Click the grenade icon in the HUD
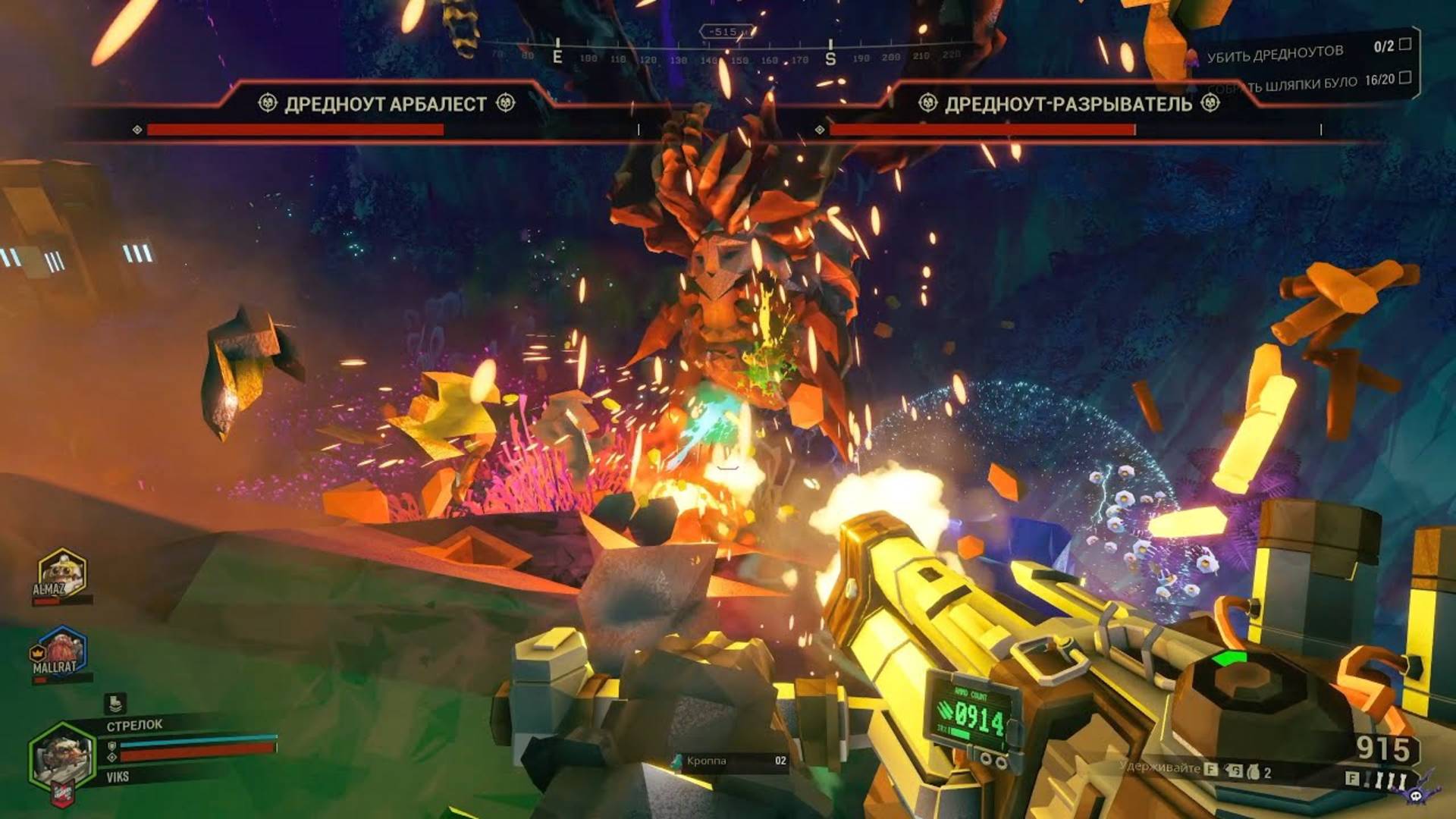The width and height of the screenshot is (1456, 819). [1252, 772]
